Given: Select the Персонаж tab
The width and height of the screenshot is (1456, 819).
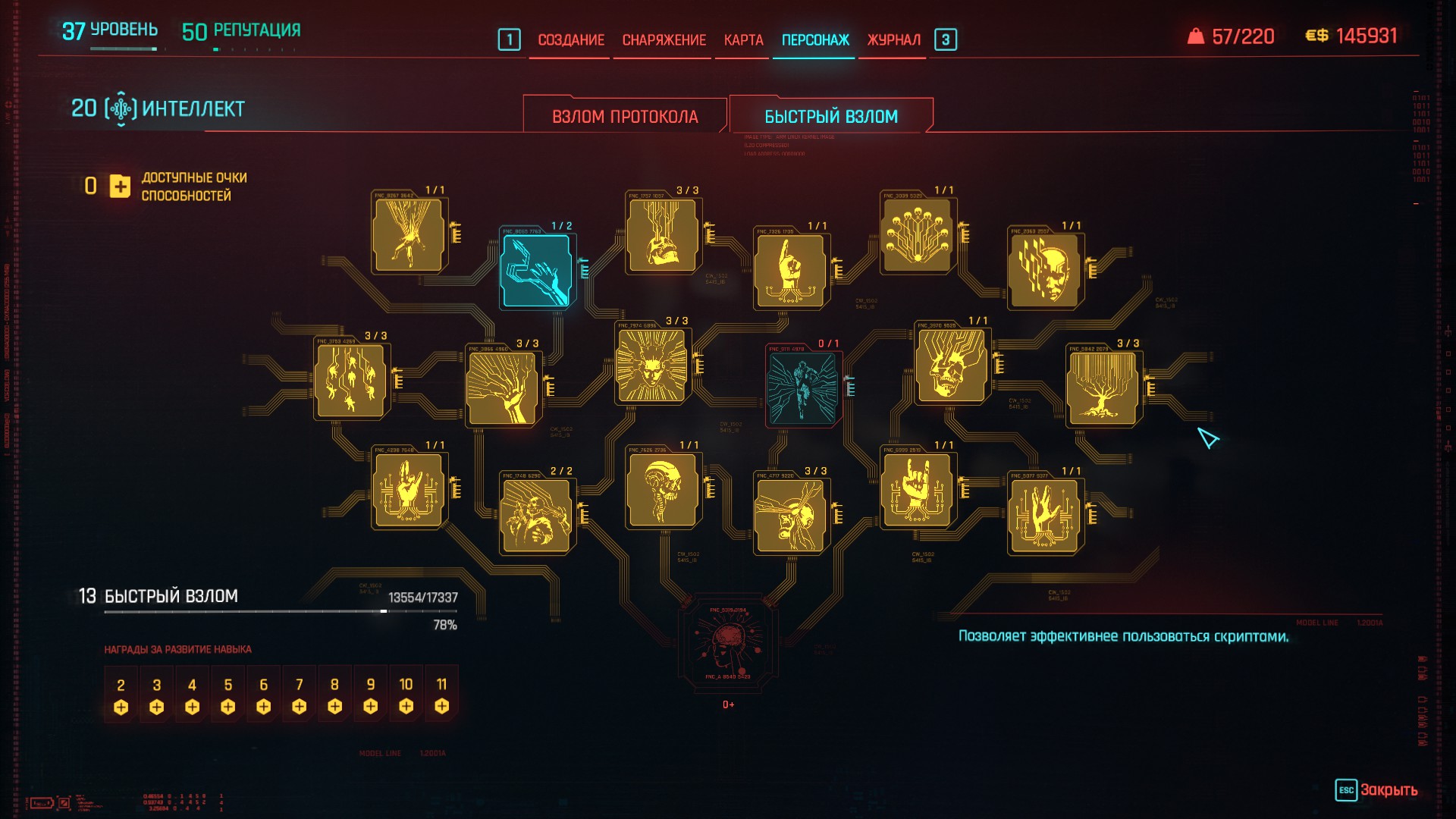Looking at the screenshot, I should tap(815, 40).
